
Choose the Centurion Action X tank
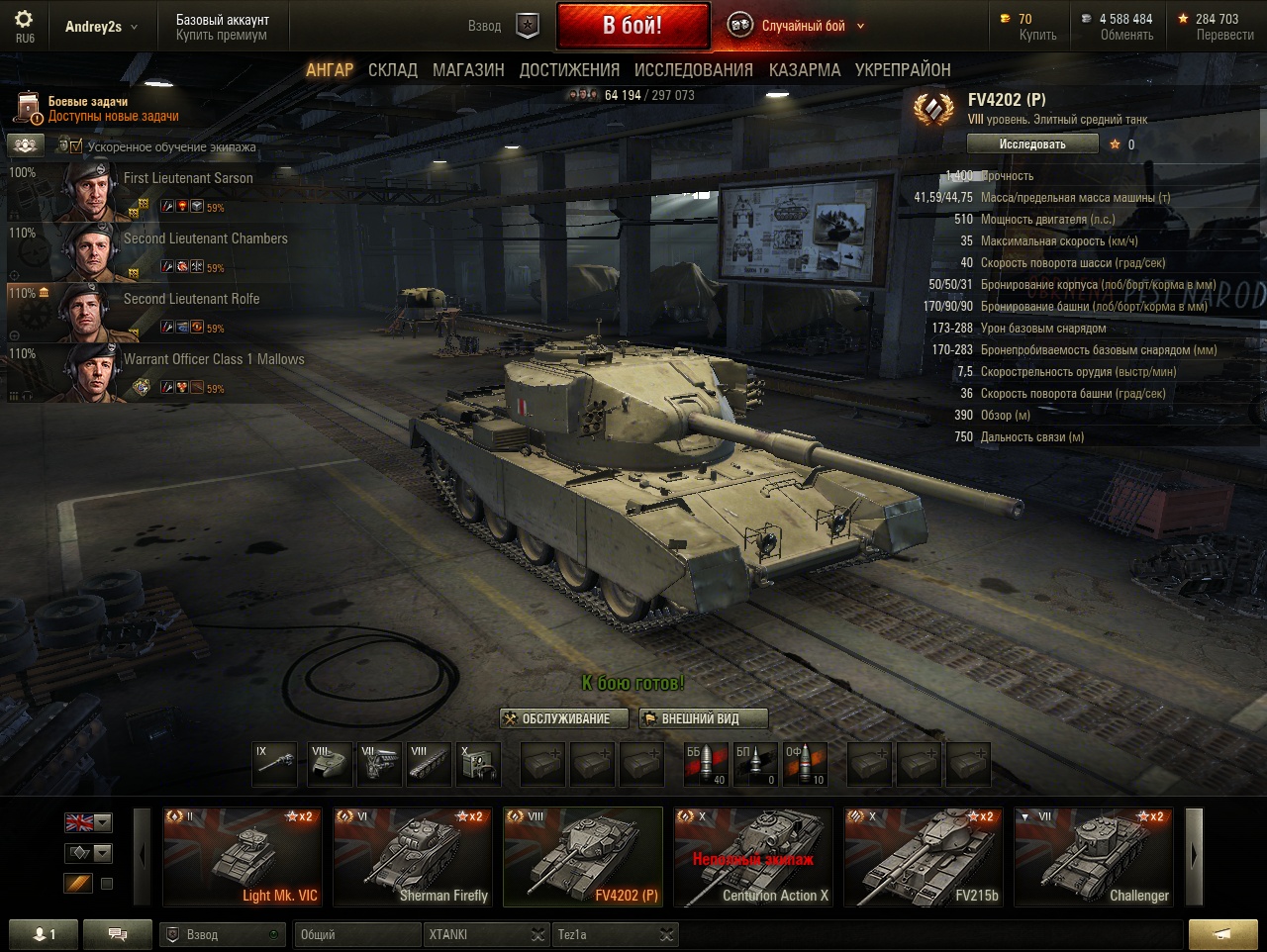[753, 857]
